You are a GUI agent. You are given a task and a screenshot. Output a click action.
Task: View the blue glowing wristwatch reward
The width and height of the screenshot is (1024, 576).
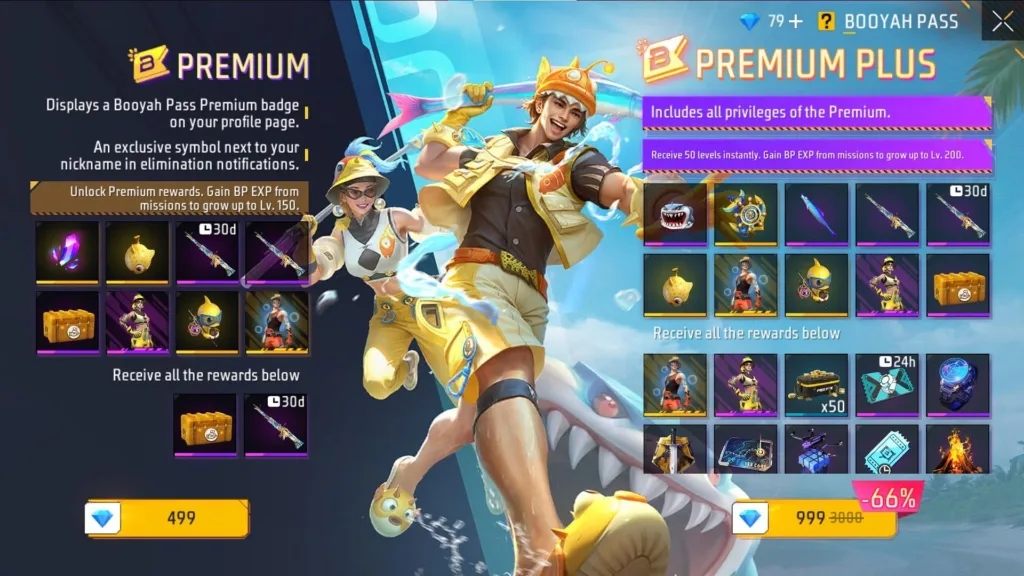(x=957, y=384)
